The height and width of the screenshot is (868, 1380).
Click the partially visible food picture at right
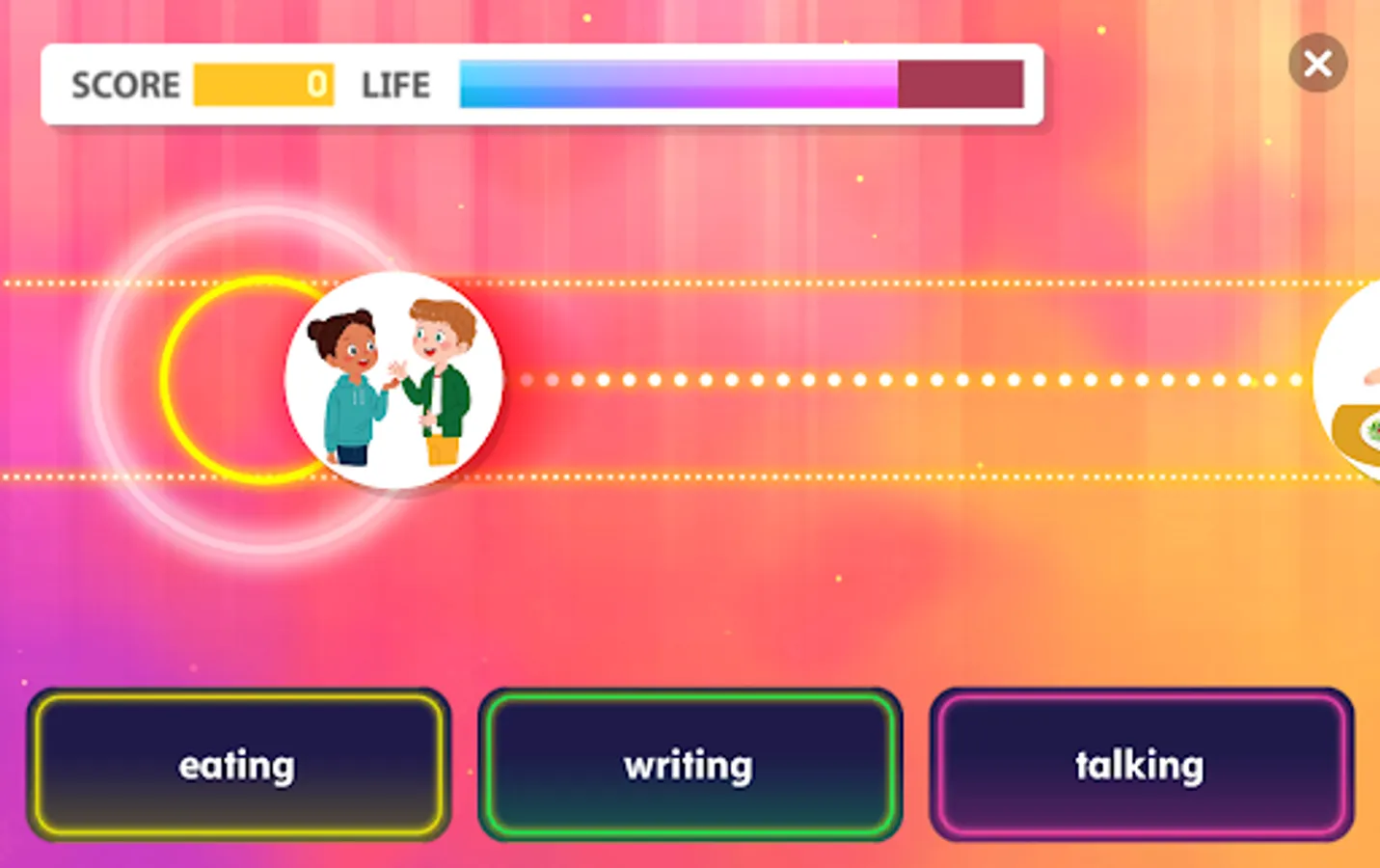[x=1360, y=381]
